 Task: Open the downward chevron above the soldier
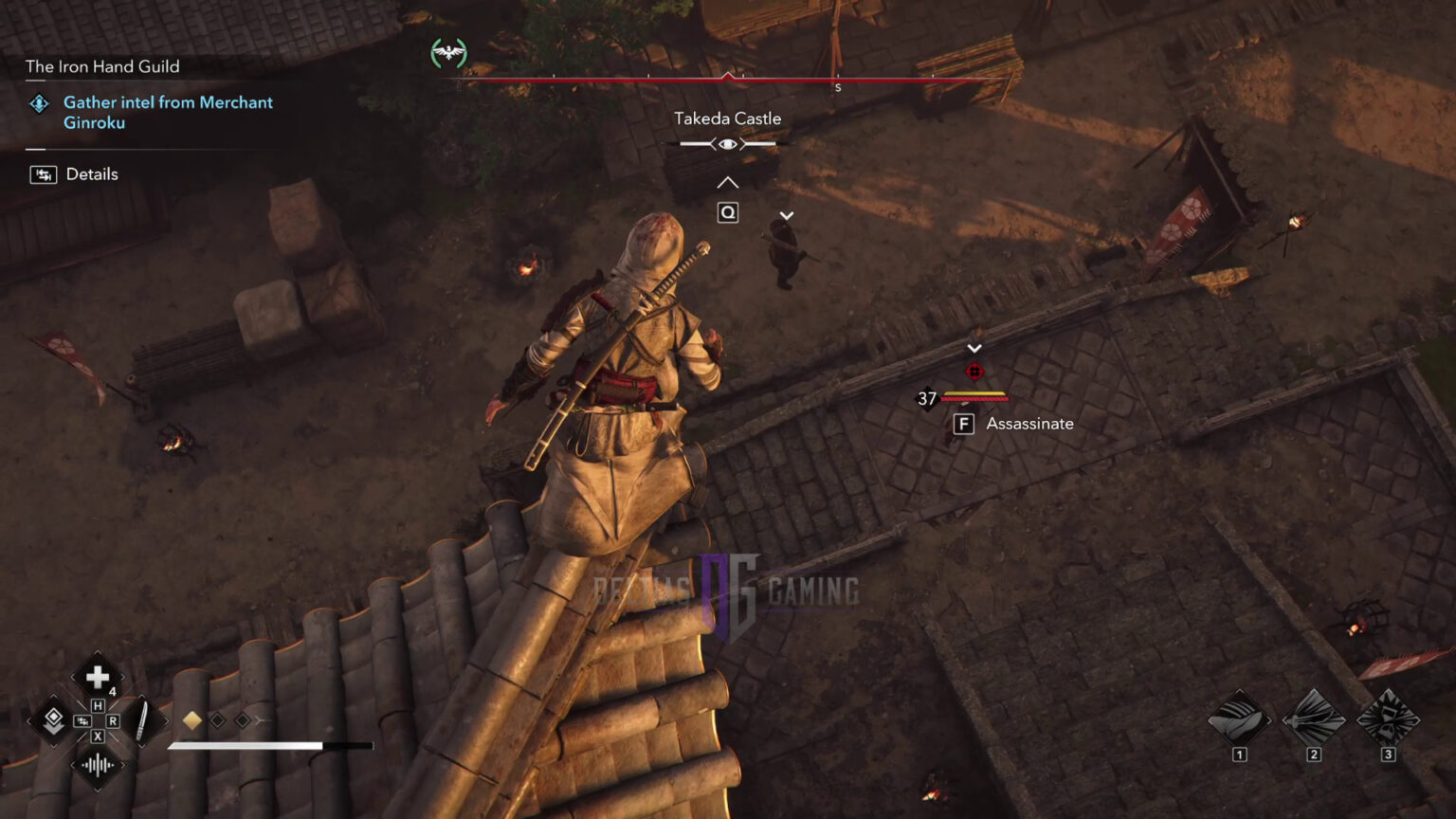(786, 215)
